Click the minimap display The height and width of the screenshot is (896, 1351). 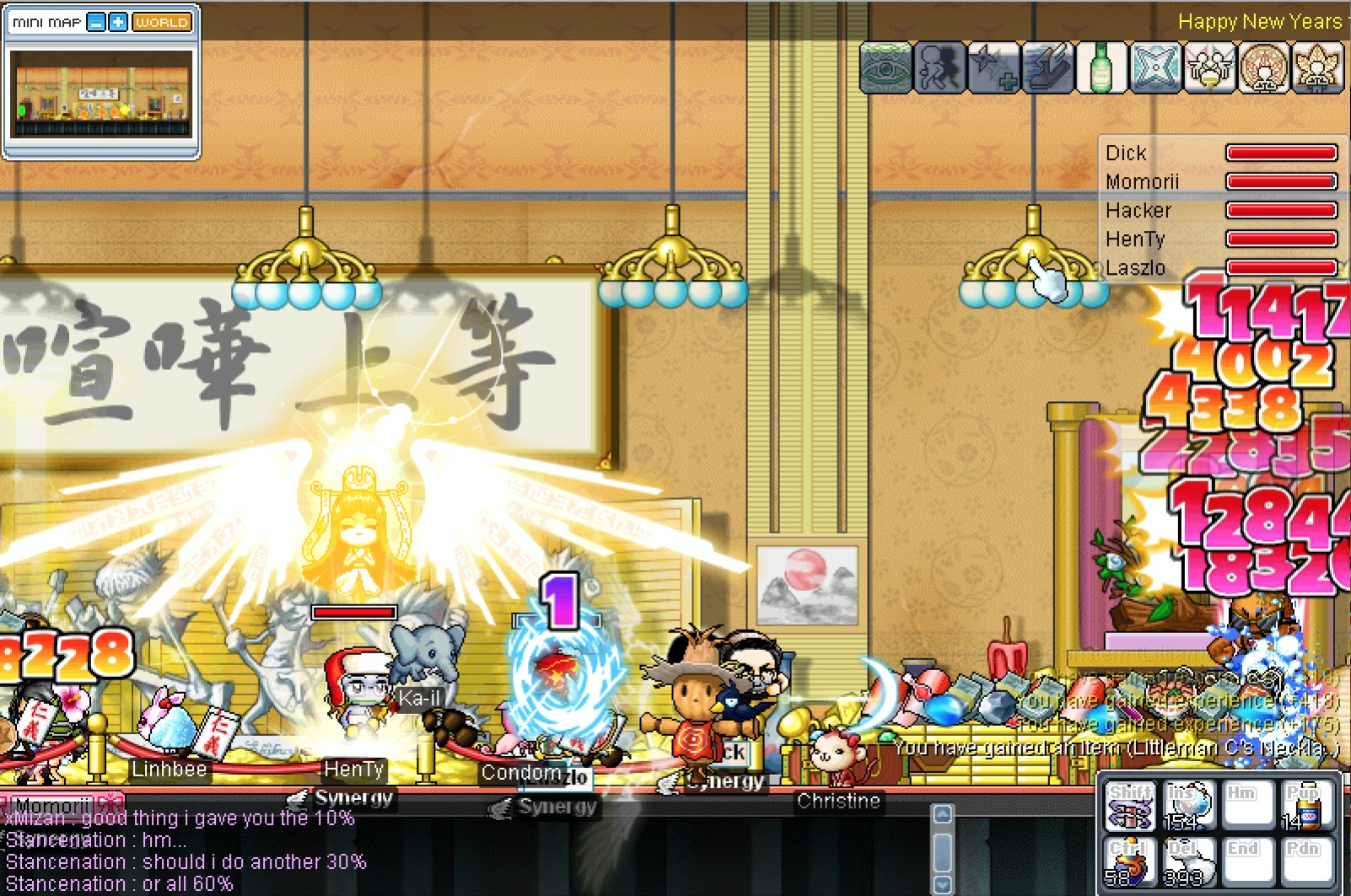pos(101,94)
